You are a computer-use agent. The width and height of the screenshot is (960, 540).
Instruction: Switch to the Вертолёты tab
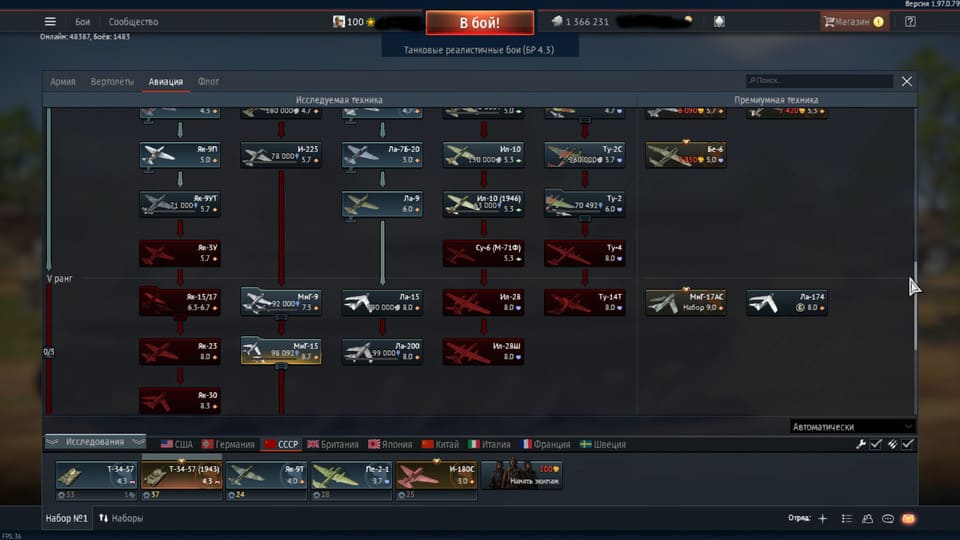tap(112, 82)
